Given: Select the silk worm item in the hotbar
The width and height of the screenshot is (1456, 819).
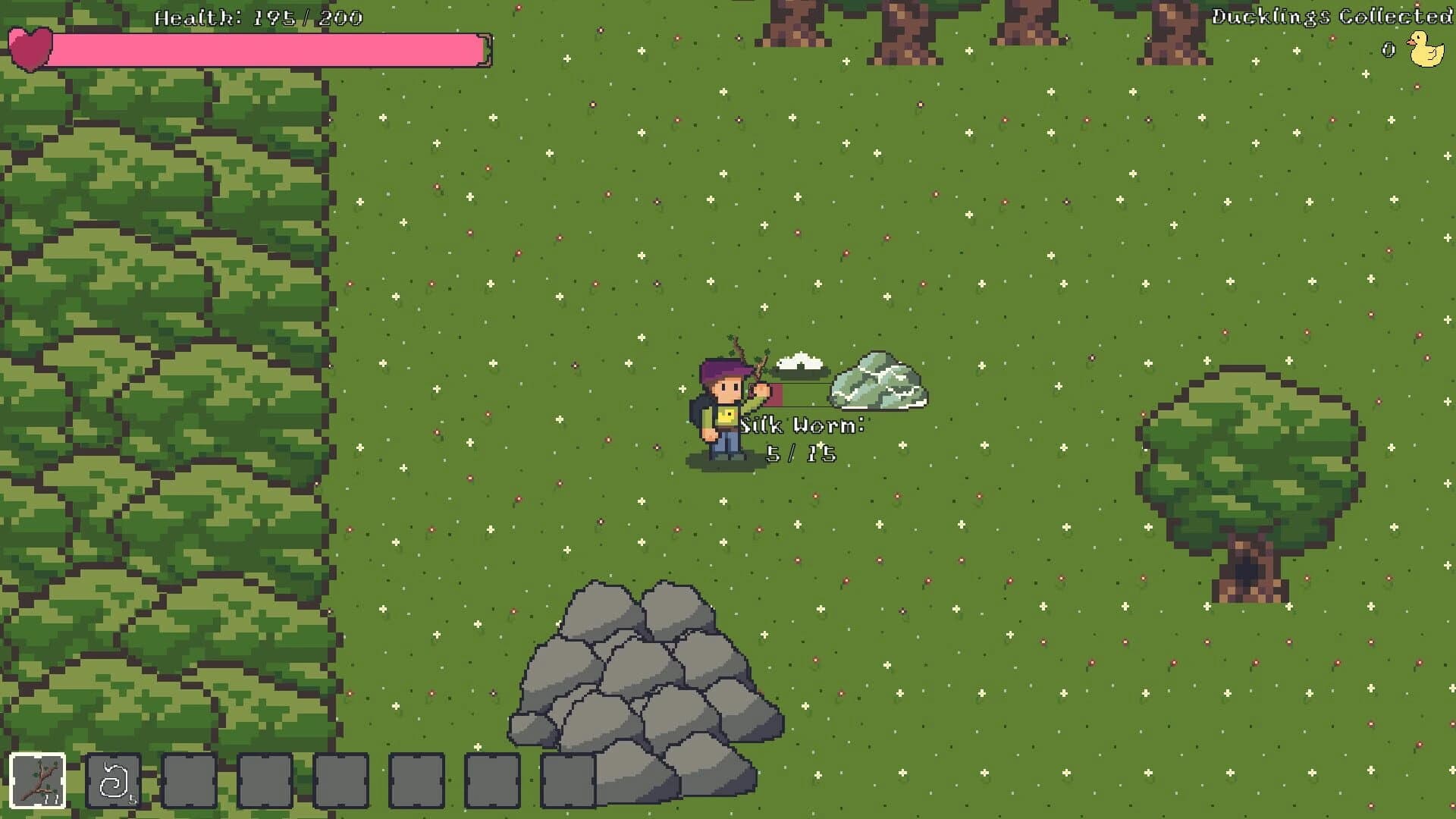Looking at the screenshot, I should click(x=114, y=782).
